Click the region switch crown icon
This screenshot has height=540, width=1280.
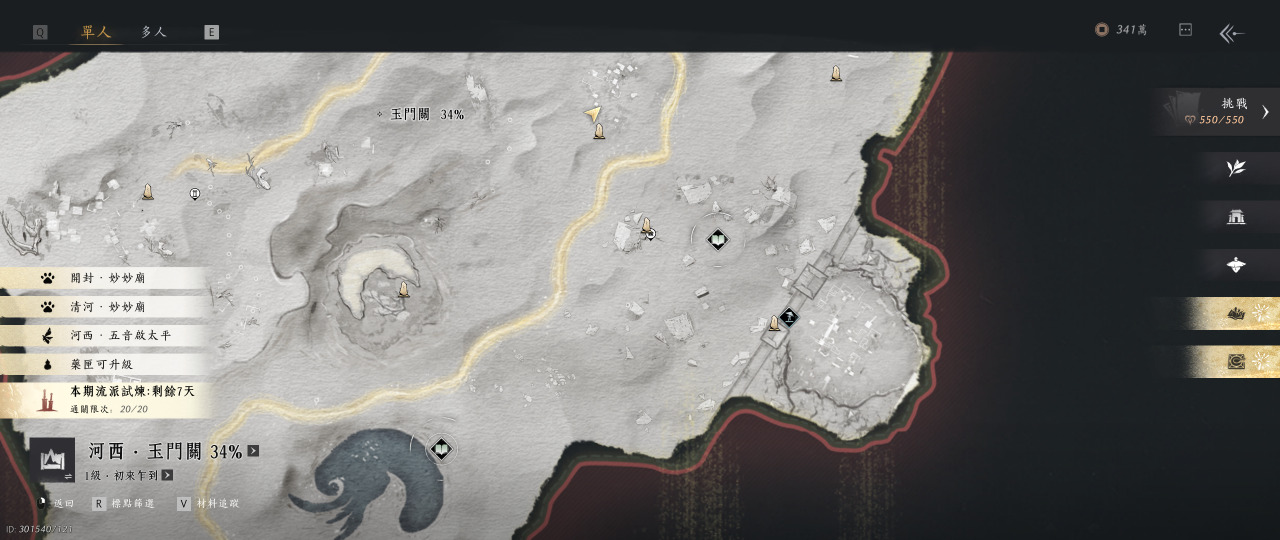pos(51,460)
